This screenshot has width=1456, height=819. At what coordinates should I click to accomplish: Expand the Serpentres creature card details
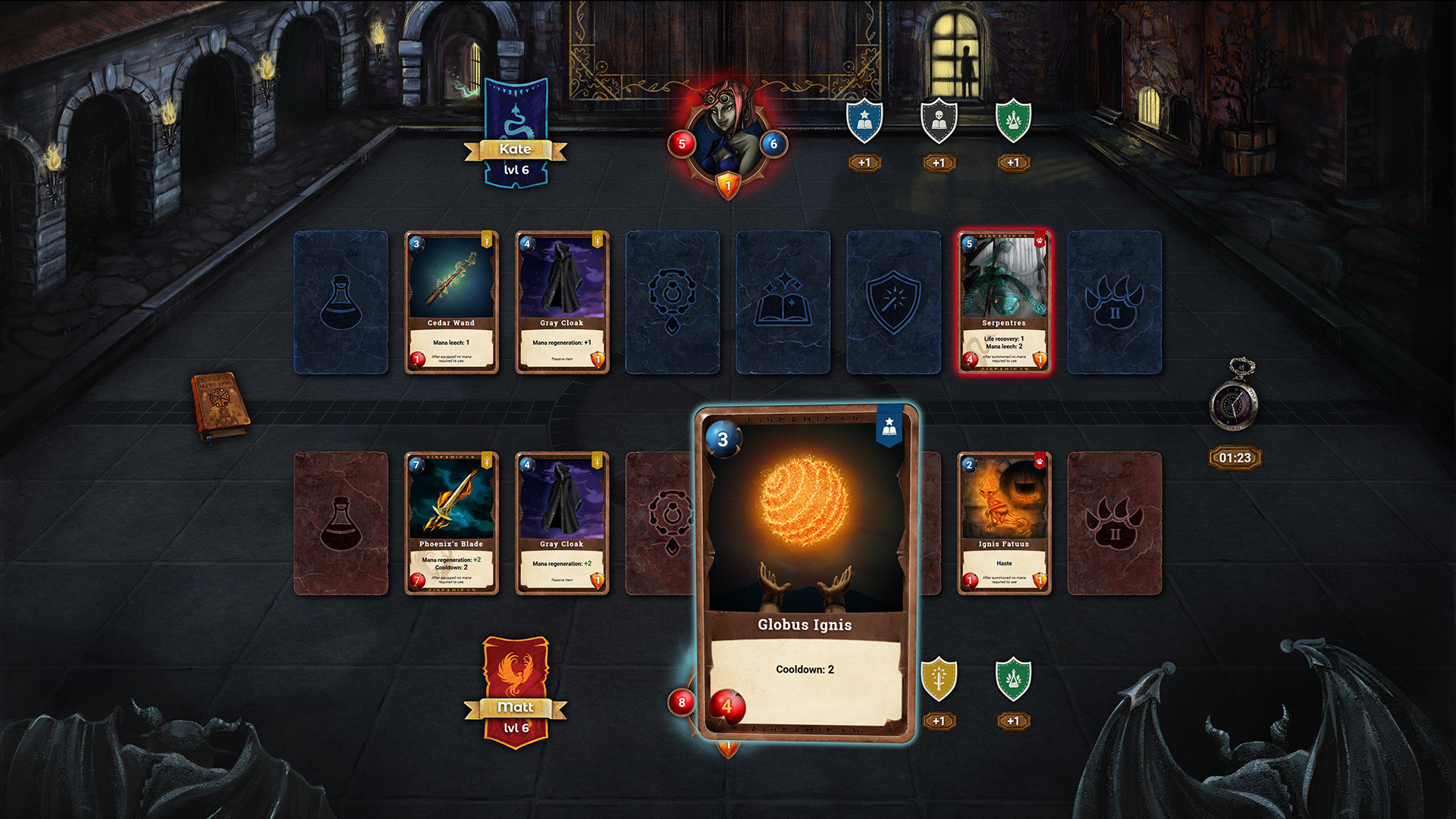(1004, 301)
